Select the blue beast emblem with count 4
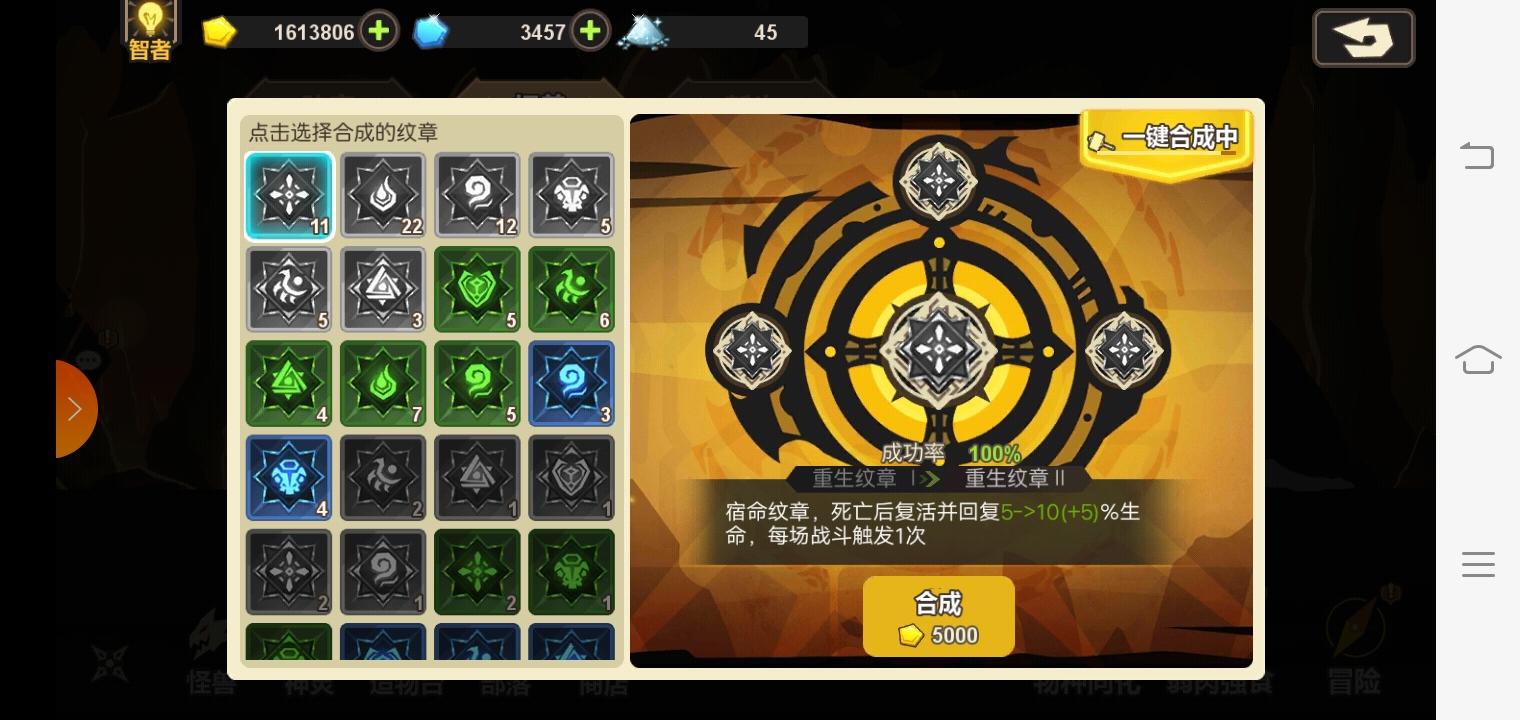 [x=288, y=477]
